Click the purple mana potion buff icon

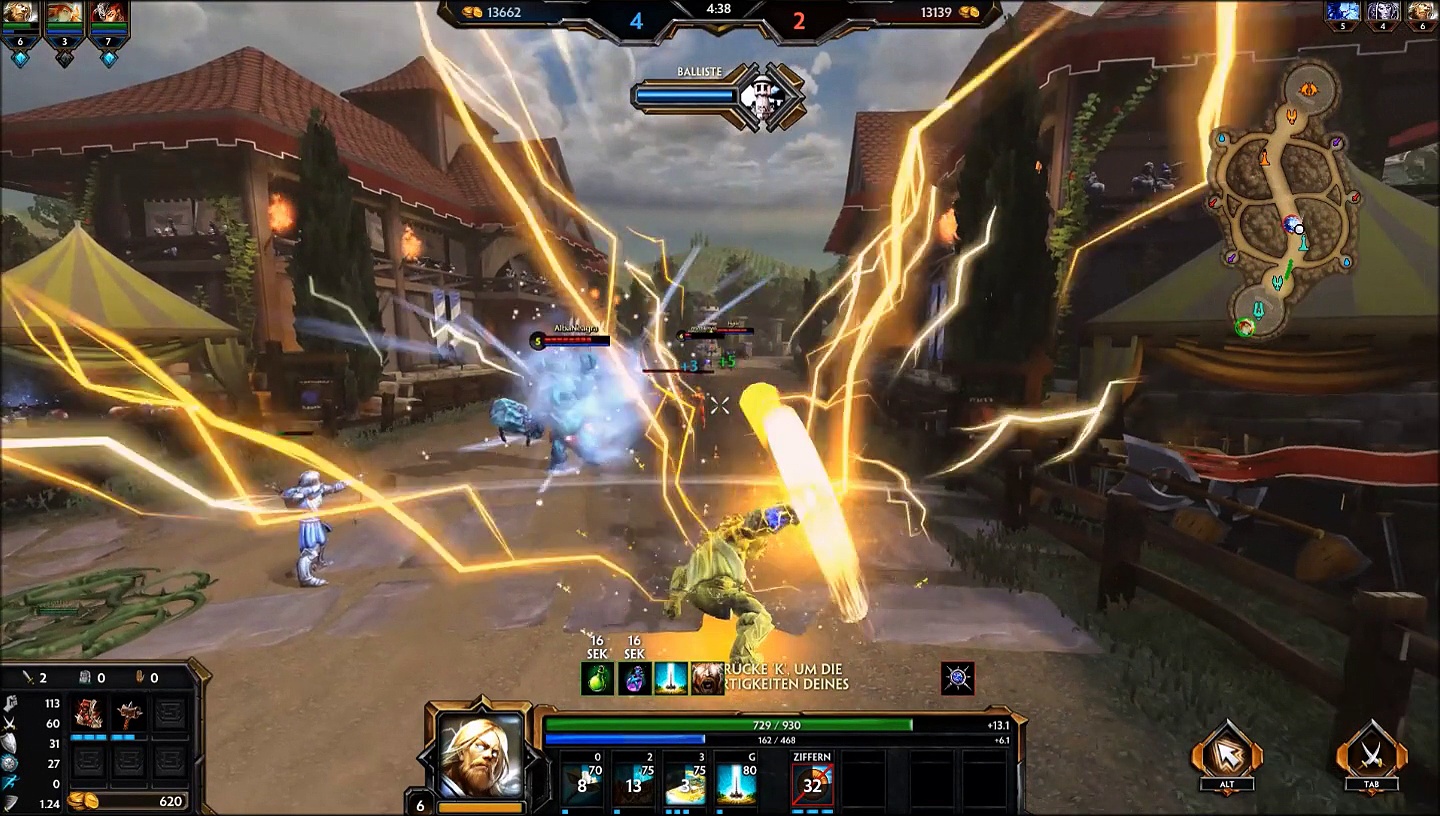pyautogui.click(x=634, y=679)
